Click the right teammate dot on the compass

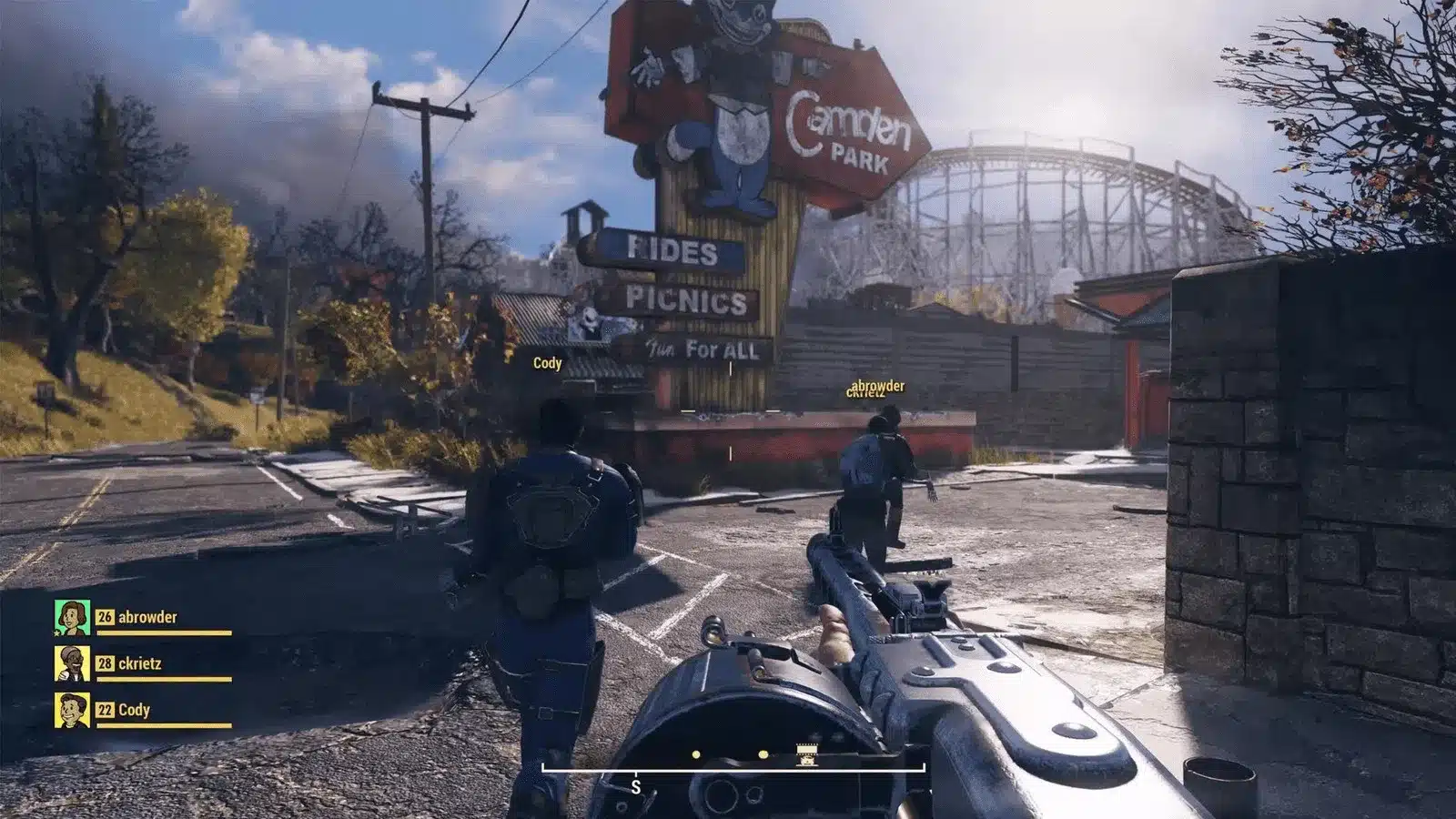(763, 753)
